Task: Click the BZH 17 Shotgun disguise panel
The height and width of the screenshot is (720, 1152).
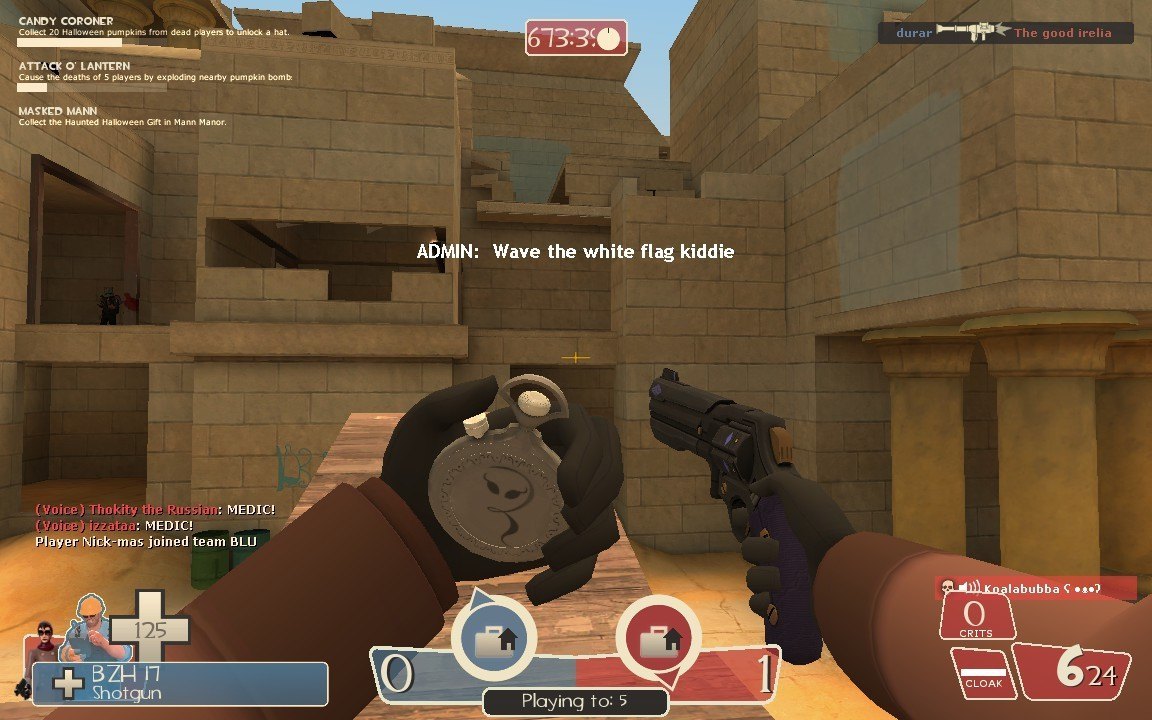Action: [x=180, y=684]
